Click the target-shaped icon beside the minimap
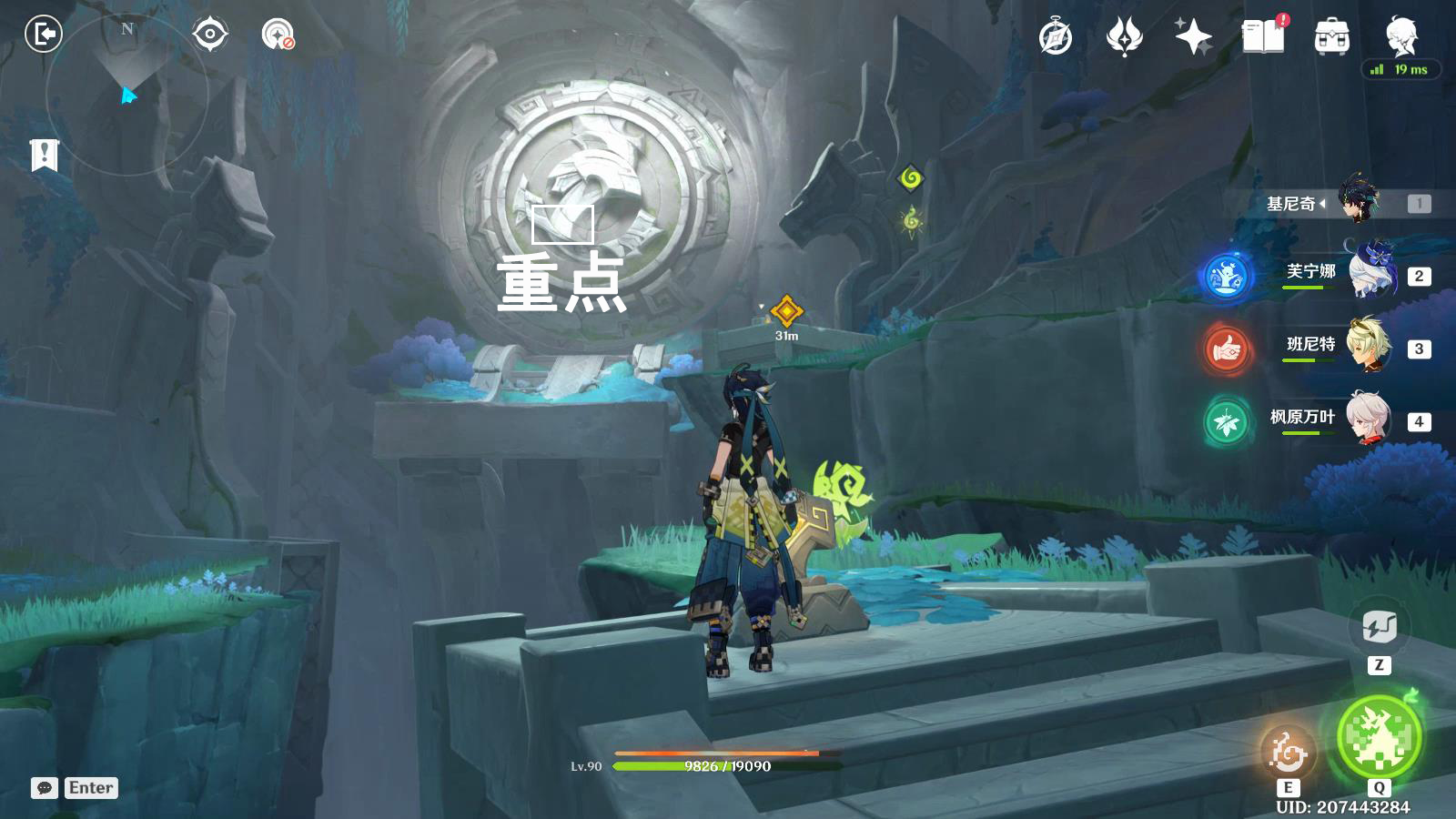Image resolution: width=1456 pixels, height=819 pixels. click(210, 35)
